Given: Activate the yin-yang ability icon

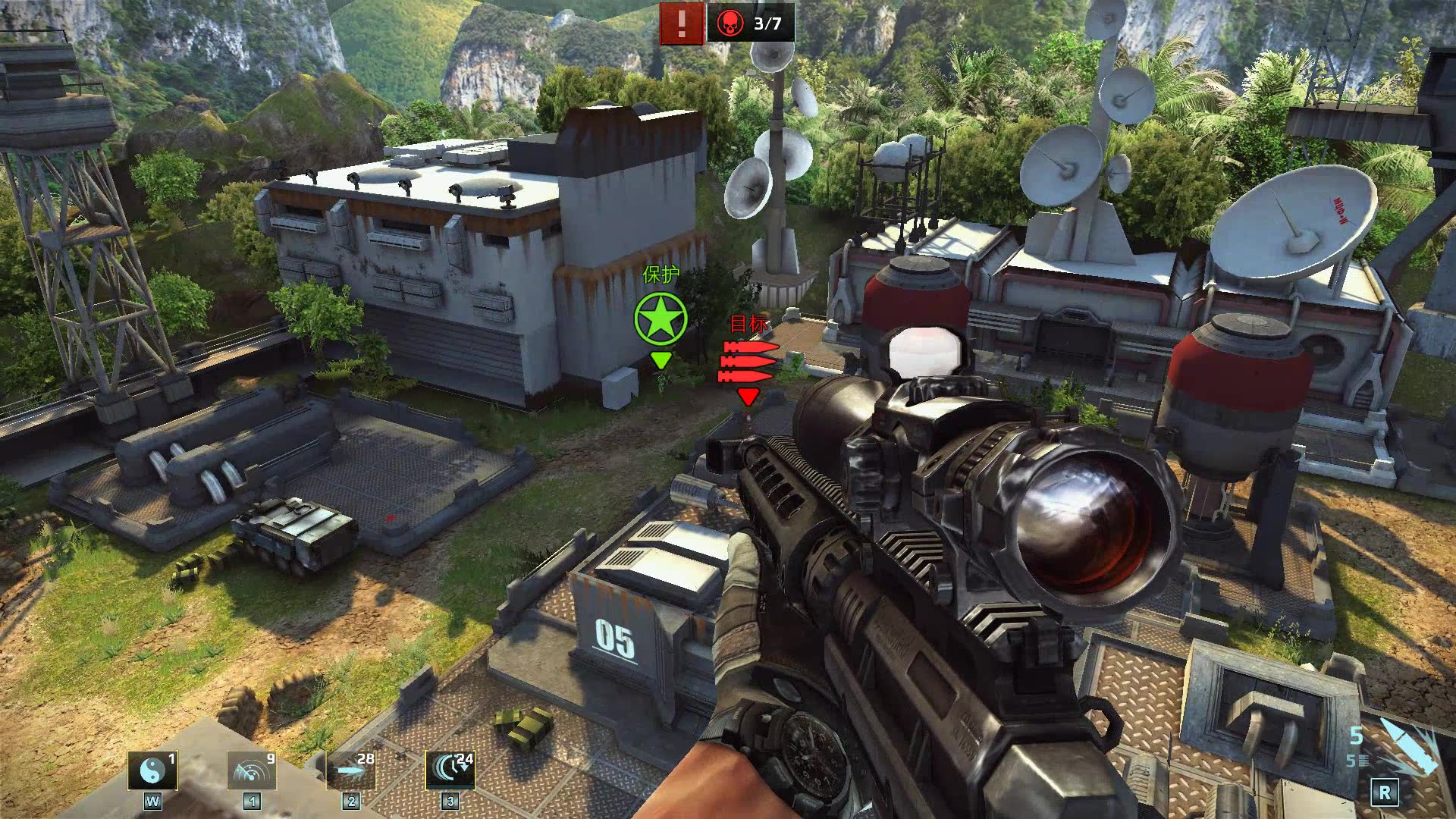Looking at the screenshot, I should click(152, 771).
